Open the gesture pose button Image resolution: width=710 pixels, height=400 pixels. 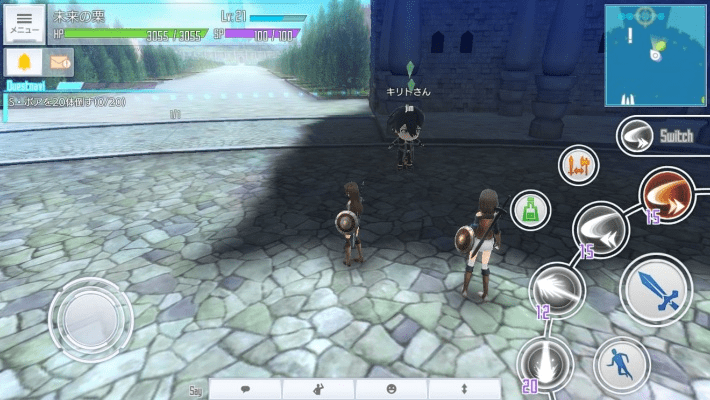tap(318, 388)
